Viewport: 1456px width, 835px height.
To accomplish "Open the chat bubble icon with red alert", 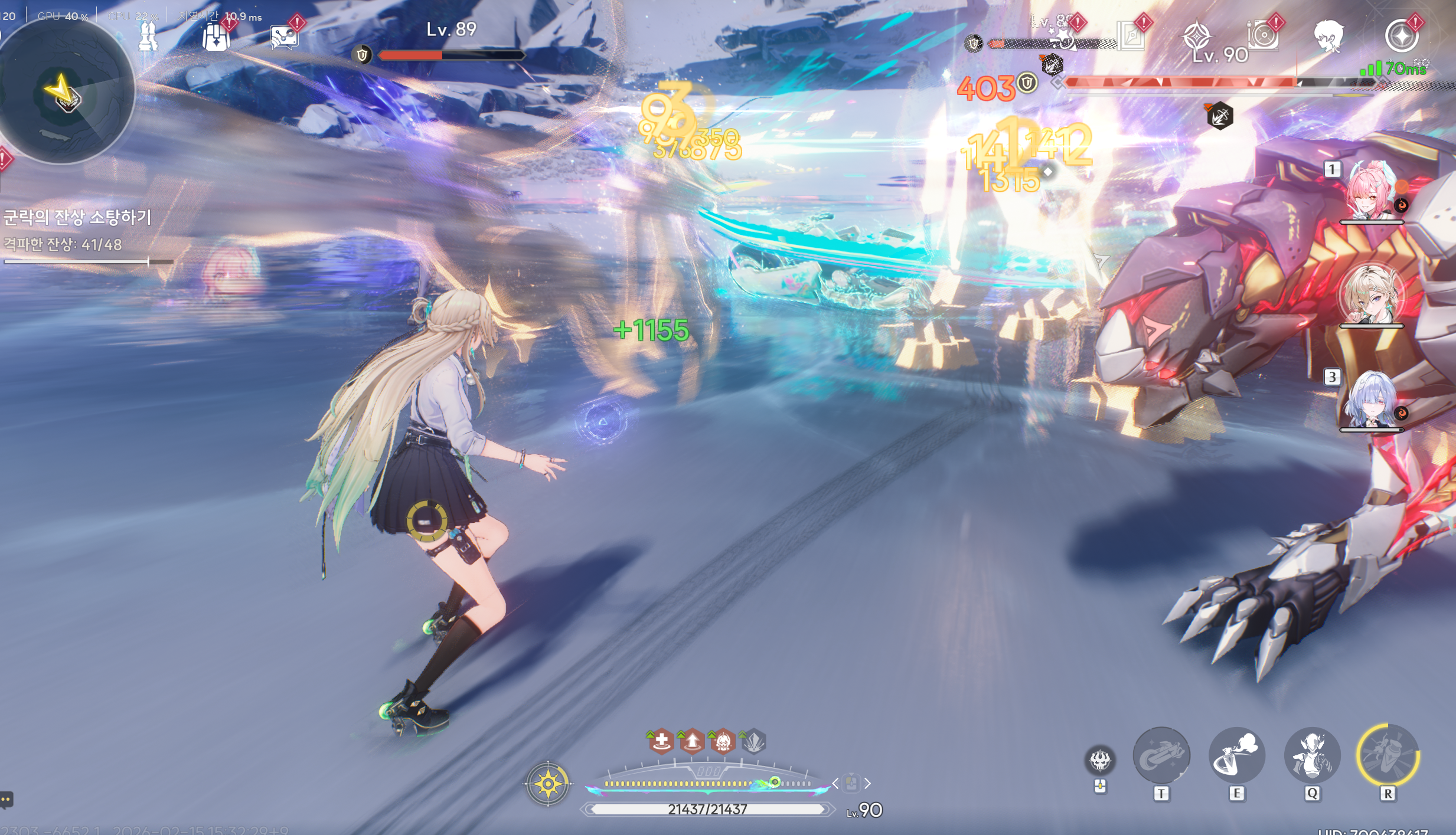I will click(x=284, y=38).
